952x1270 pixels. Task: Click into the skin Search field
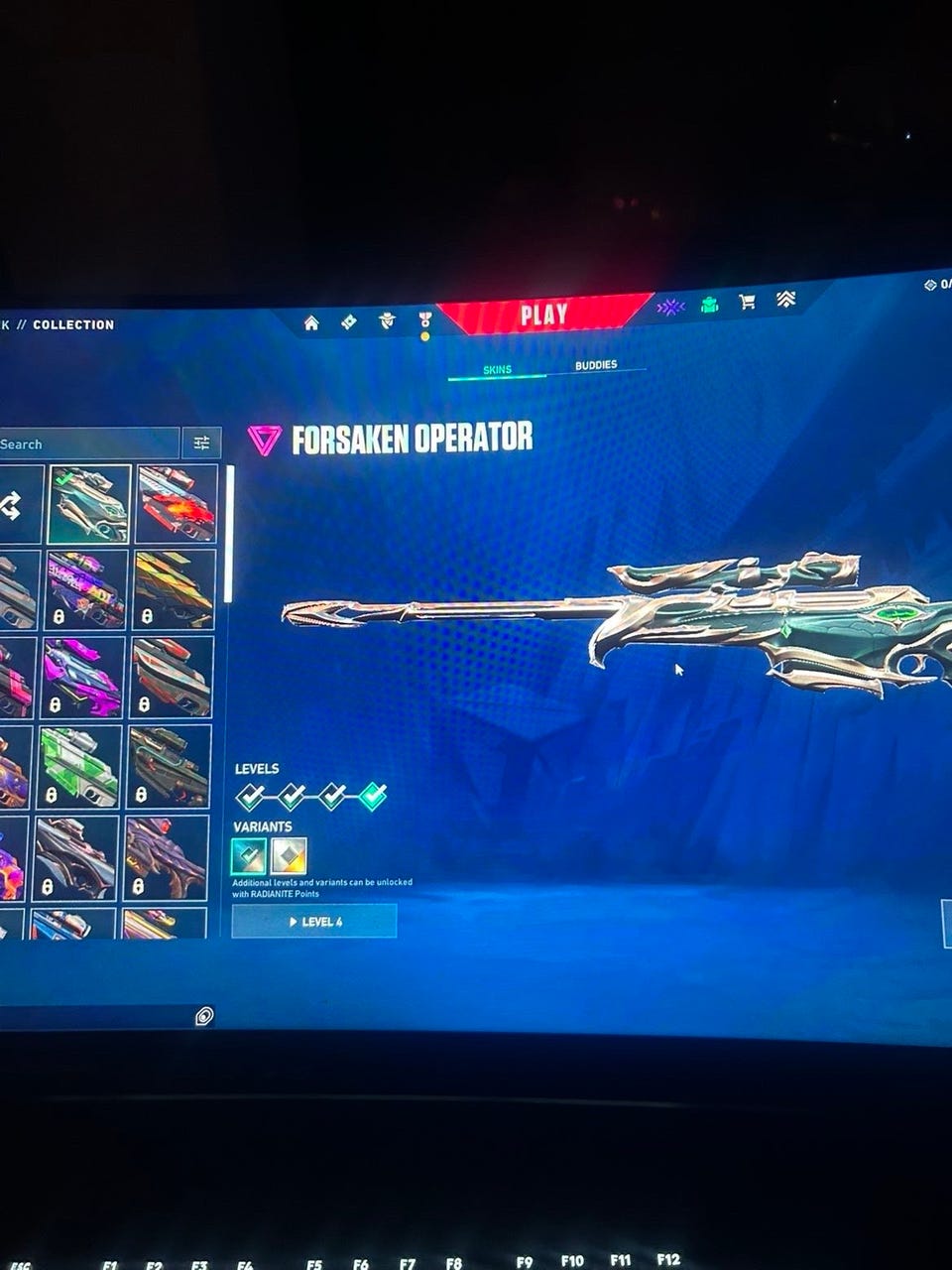click(89, 444)
